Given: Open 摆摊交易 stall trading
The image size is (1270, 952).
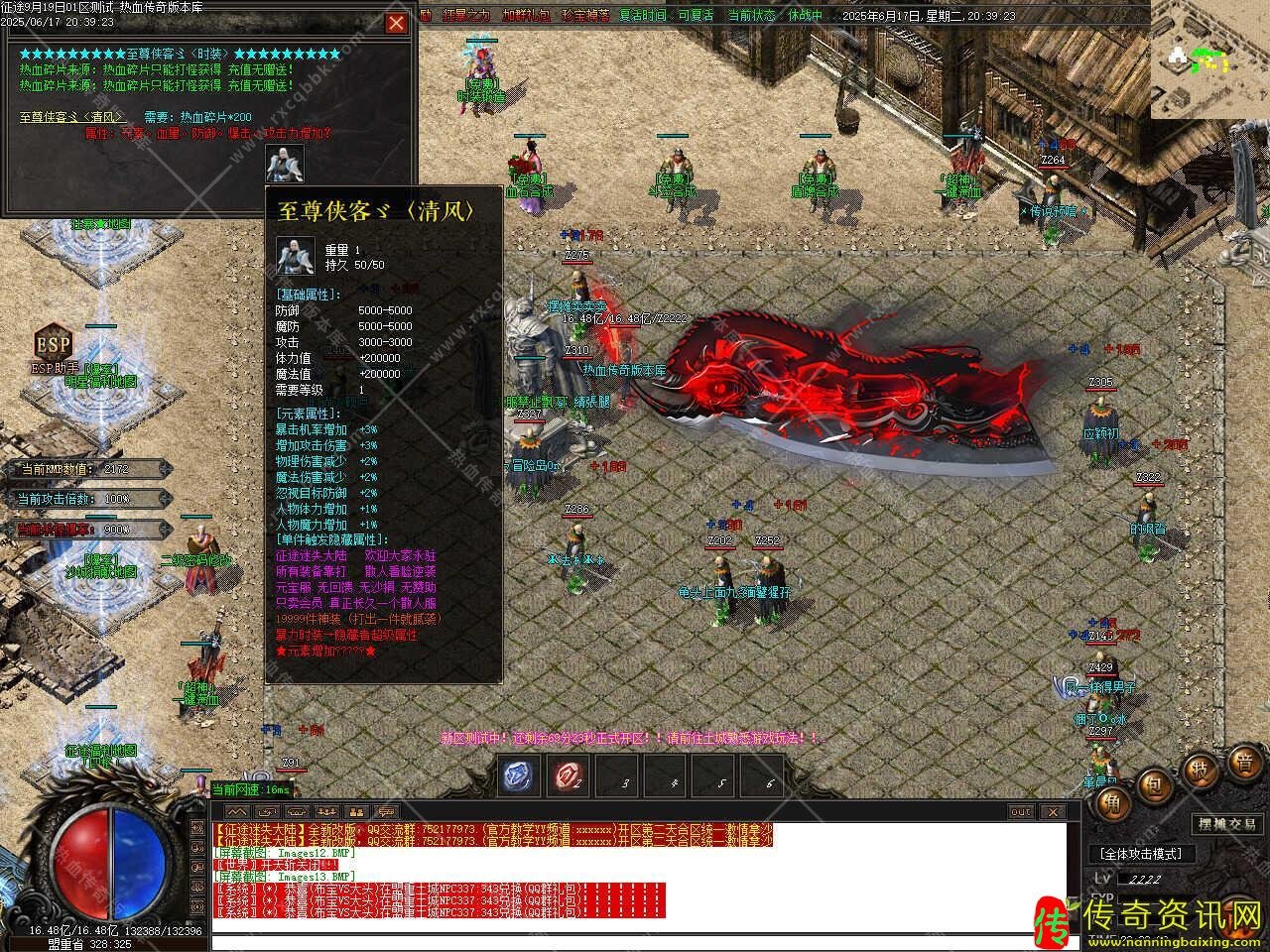Looking at the screenshot, I should [1227, 824].
